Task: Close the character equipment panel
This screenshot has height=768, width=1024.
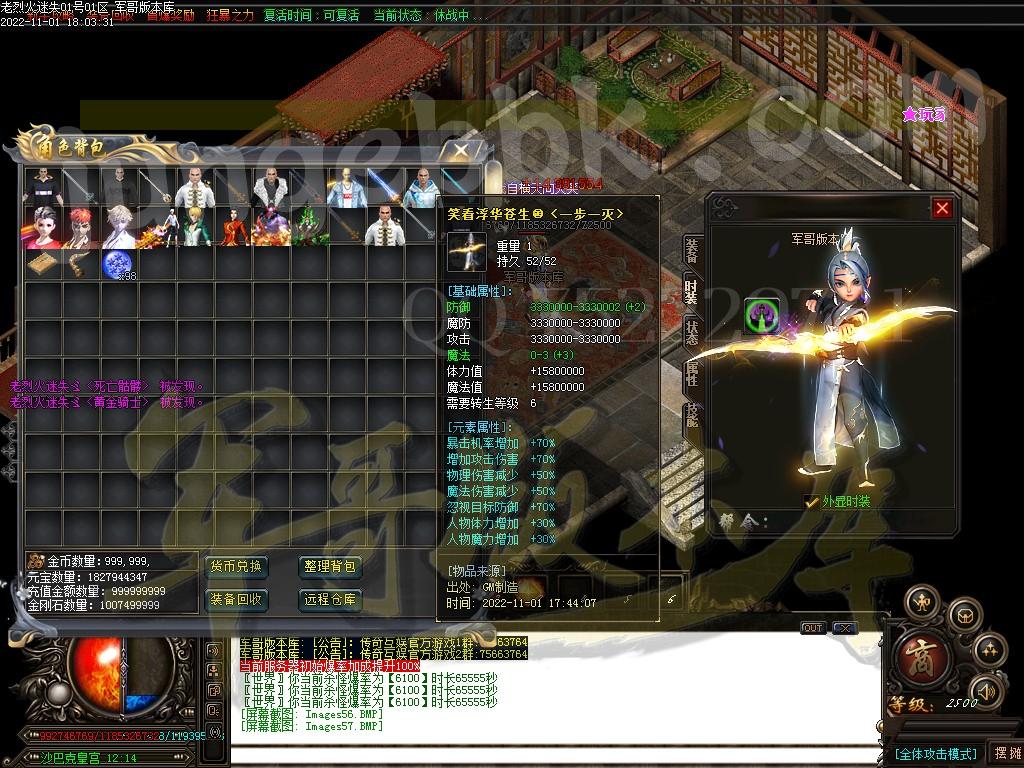Action: [942, 208]
